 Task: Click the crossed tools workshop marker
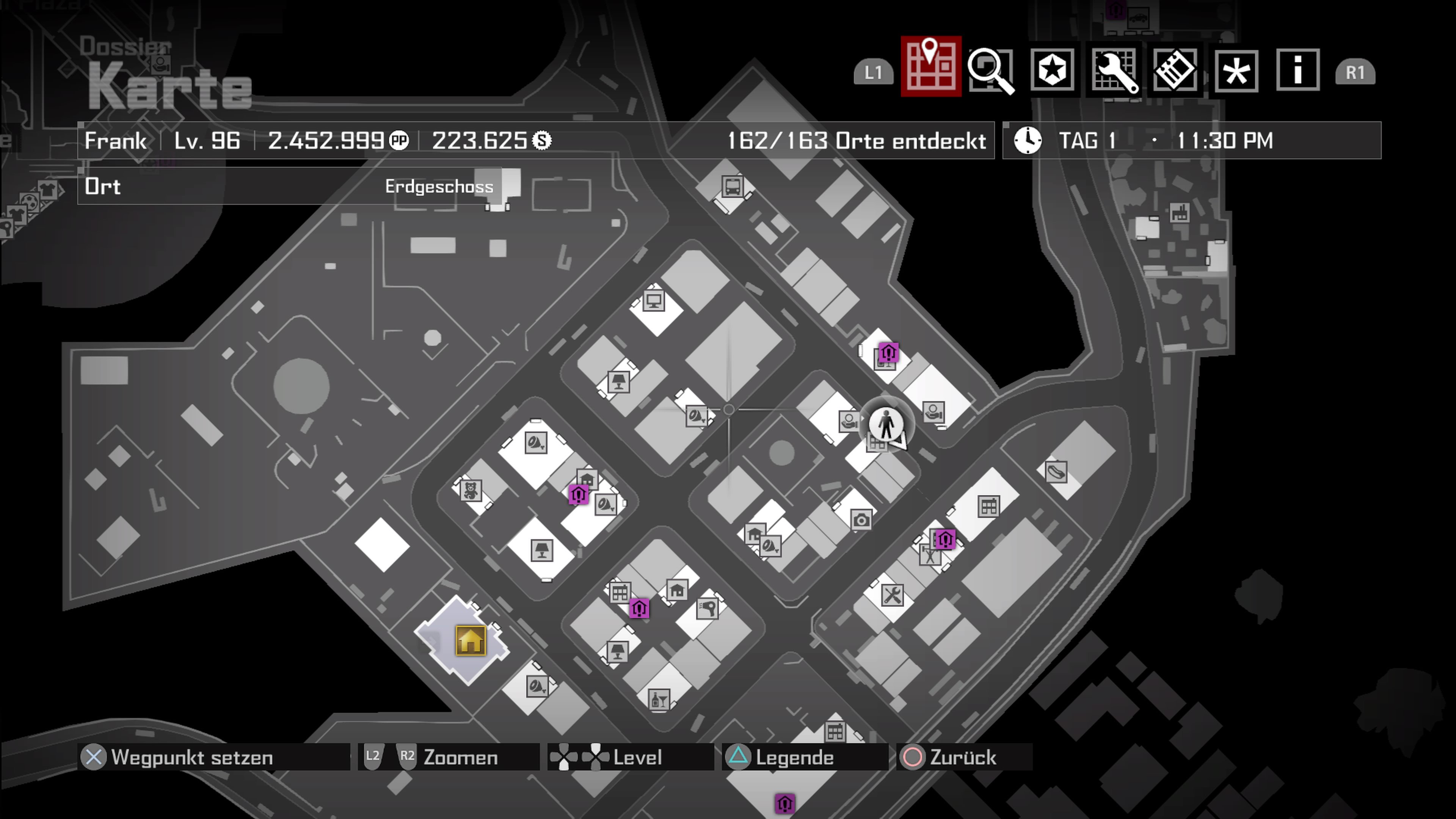(892, 595)
